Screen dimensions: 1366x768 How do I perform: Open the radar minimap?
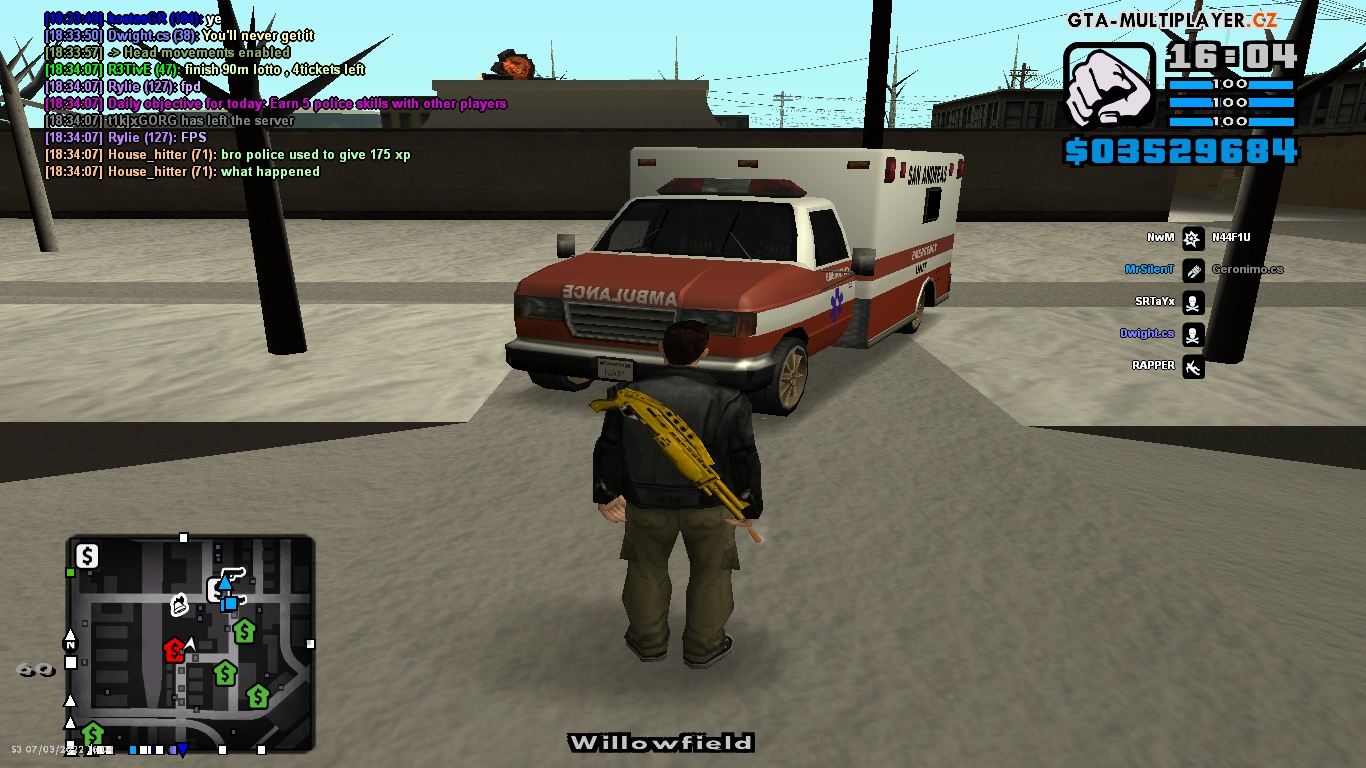point(190,643)
